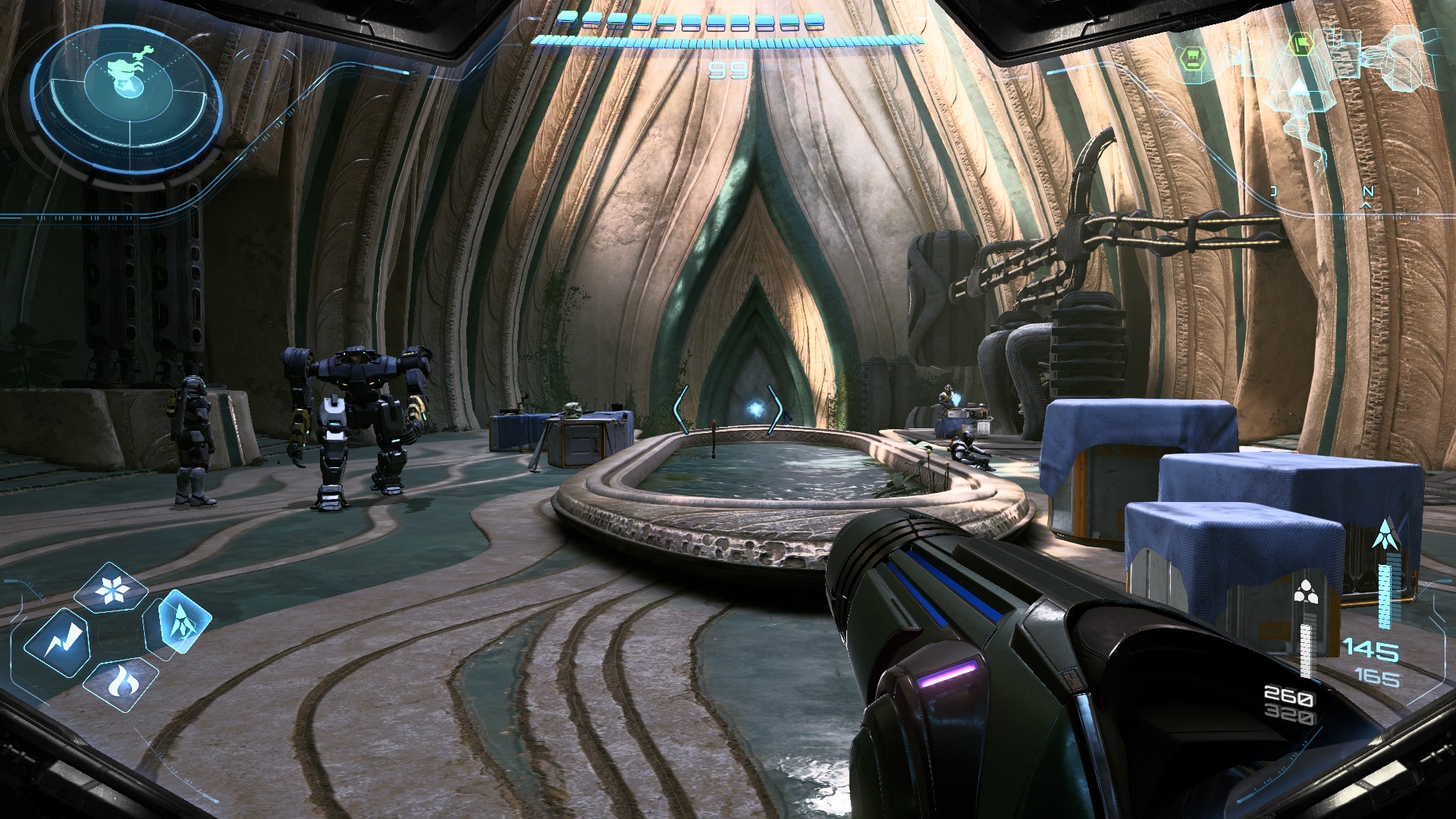1456x819 pixels.
Task: Switch to the lightning bolt shot
Action: [x=57, y=644]
